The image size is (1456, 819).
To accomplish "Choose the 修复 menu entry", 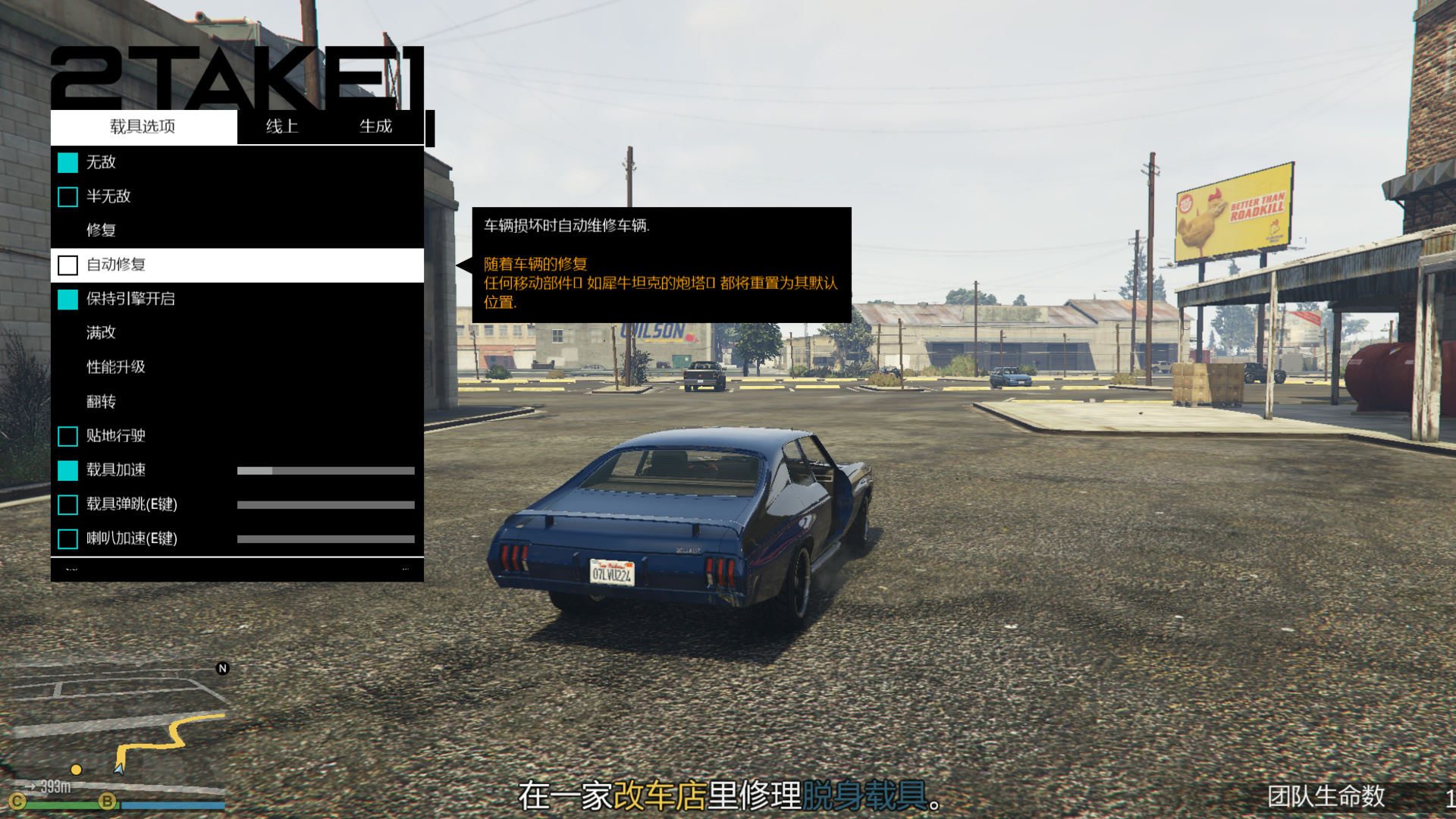I will (101, 231).
